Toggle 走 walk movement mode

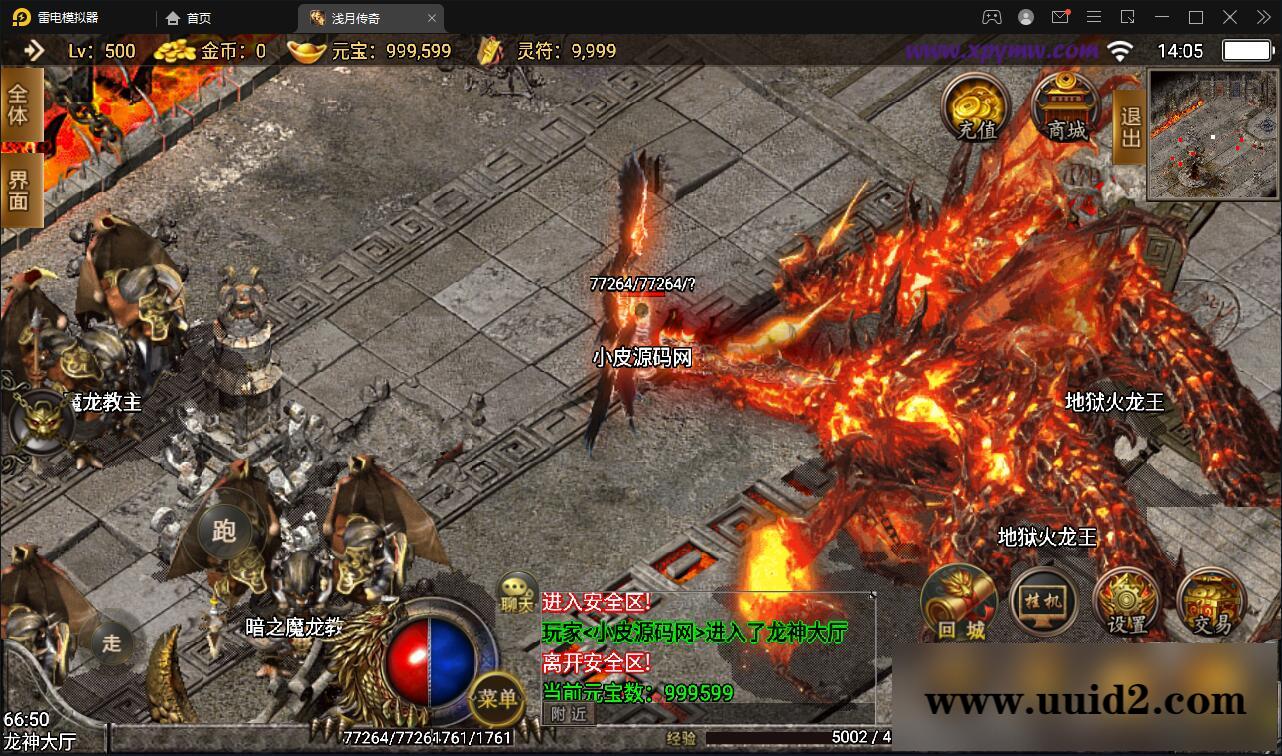click(112, 644)
